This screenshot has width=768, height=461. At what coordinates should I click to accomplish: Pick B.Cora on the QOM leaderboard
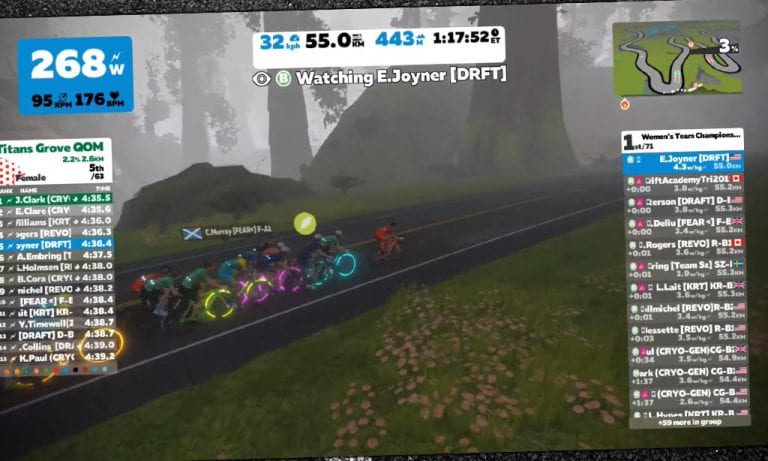click(58, 277)
